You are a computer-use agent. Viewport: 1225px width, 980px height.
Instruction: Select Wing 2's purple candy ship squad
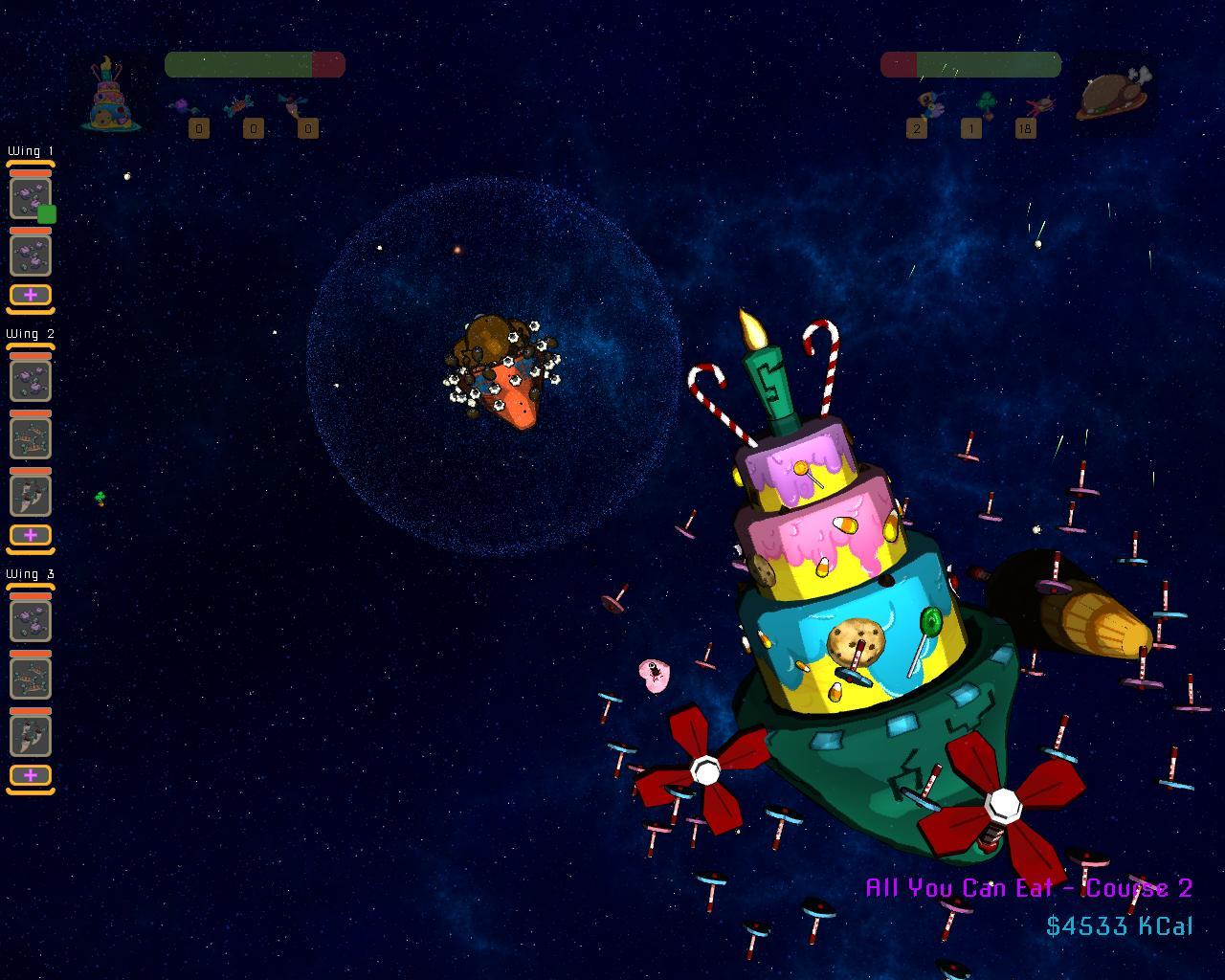point(31,381)
